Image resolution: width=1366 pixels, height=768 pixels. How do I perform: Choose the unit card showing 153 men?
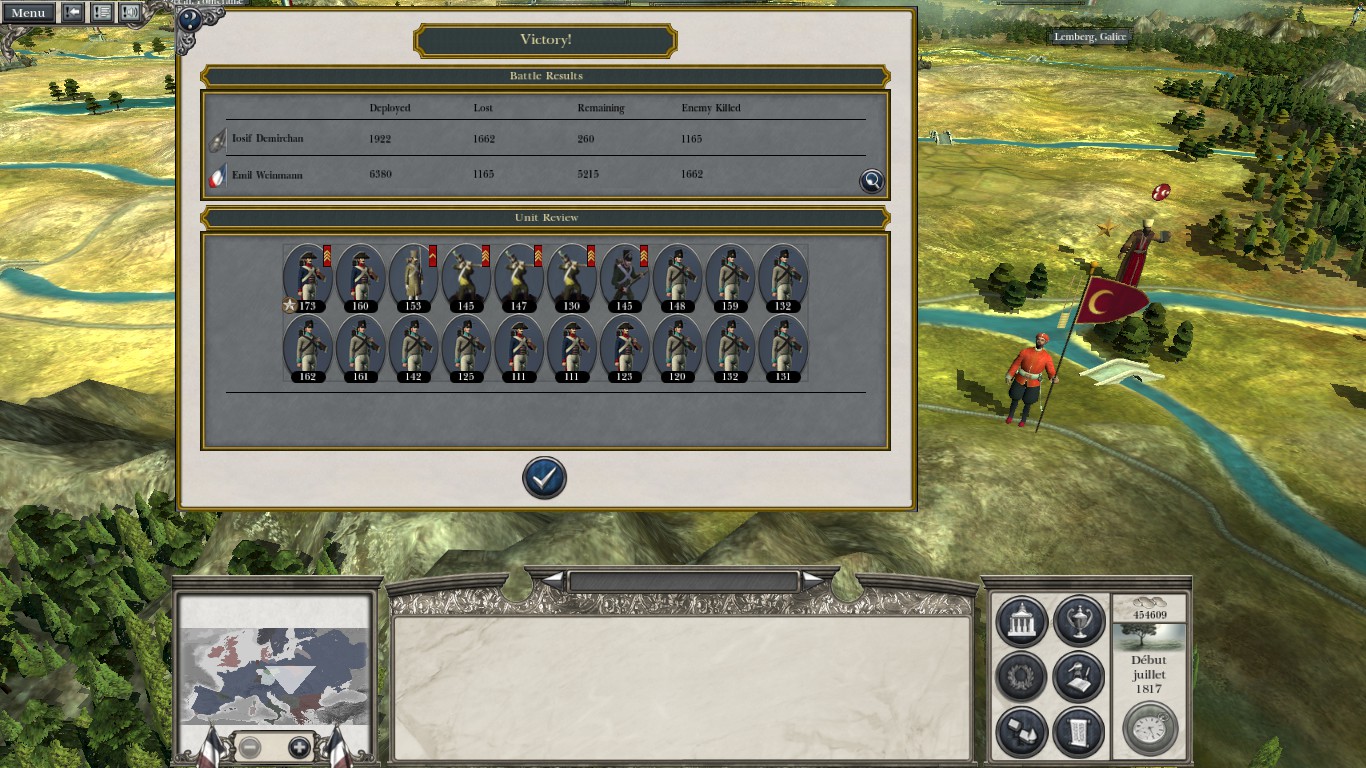click(412, 276)
